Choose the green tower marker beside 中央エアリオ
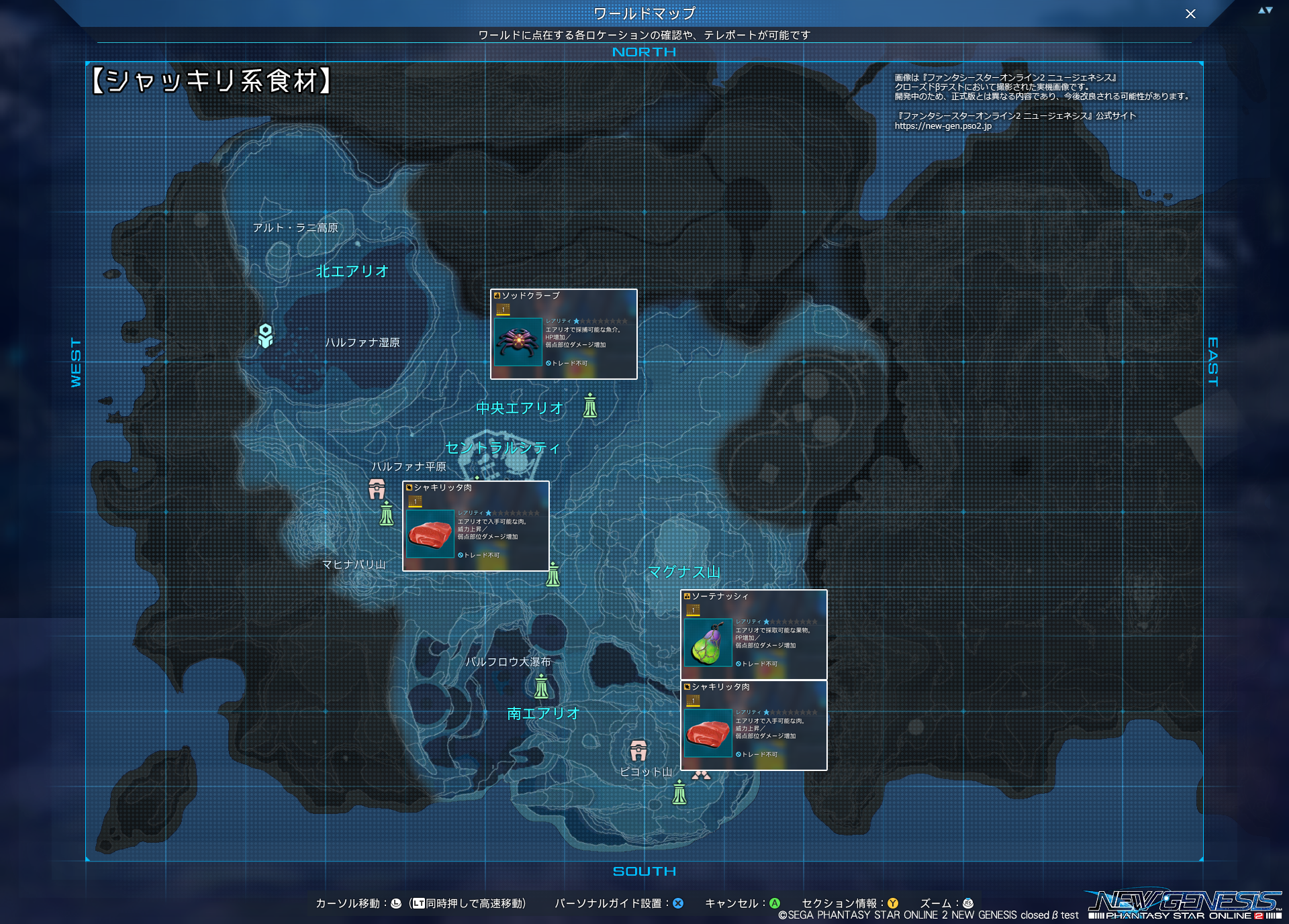The width and height of the screenshot is (1289, 924). pos(589,406)
